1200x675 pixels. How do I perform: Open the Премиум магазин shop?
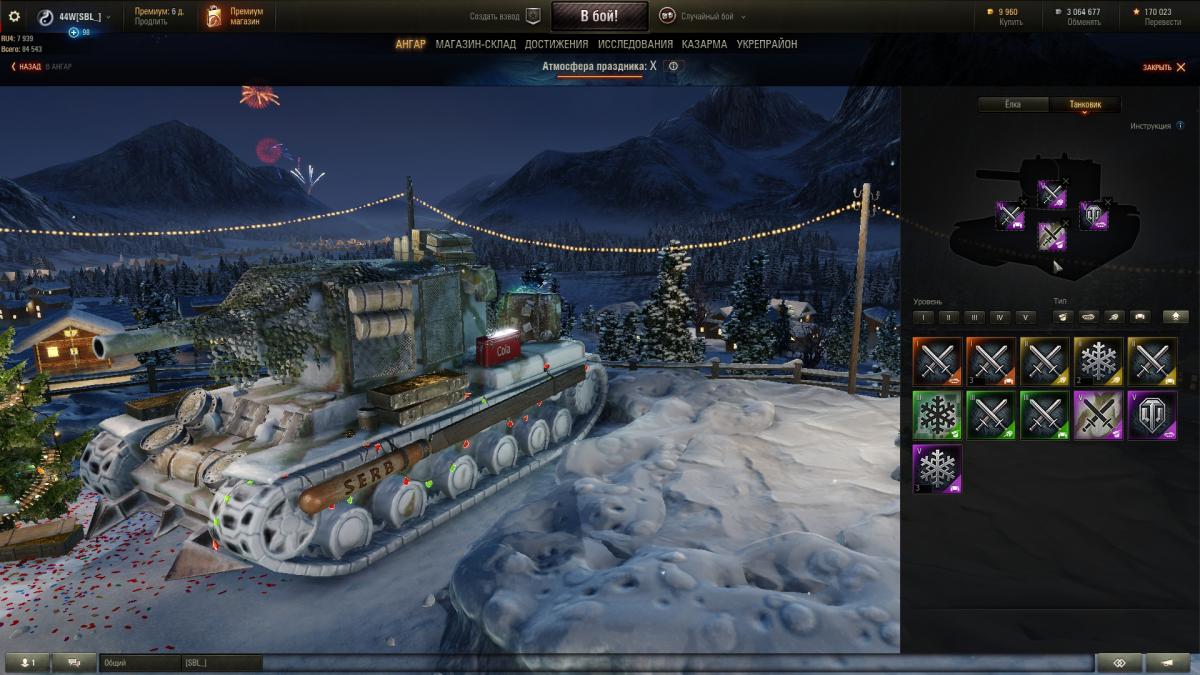click(x=233, y=16)
